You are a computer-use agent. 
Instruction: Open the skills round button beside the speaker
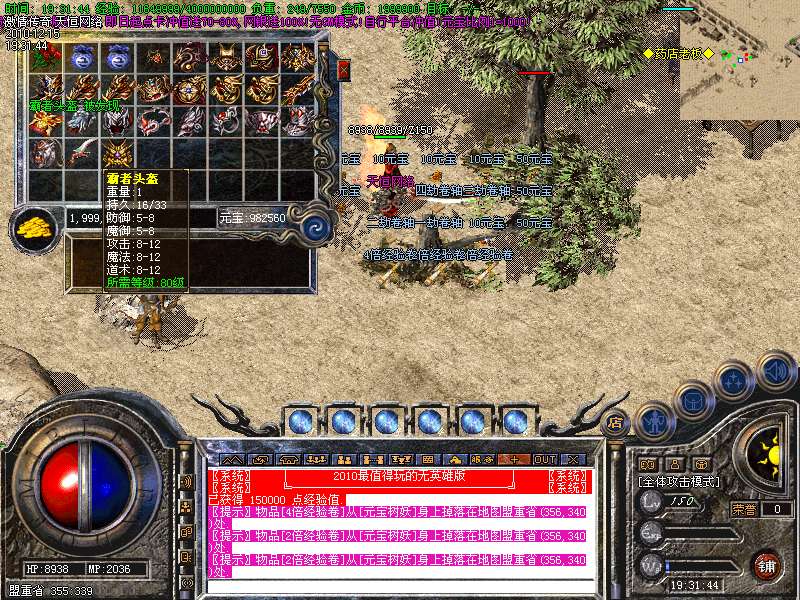coord(734,381)
